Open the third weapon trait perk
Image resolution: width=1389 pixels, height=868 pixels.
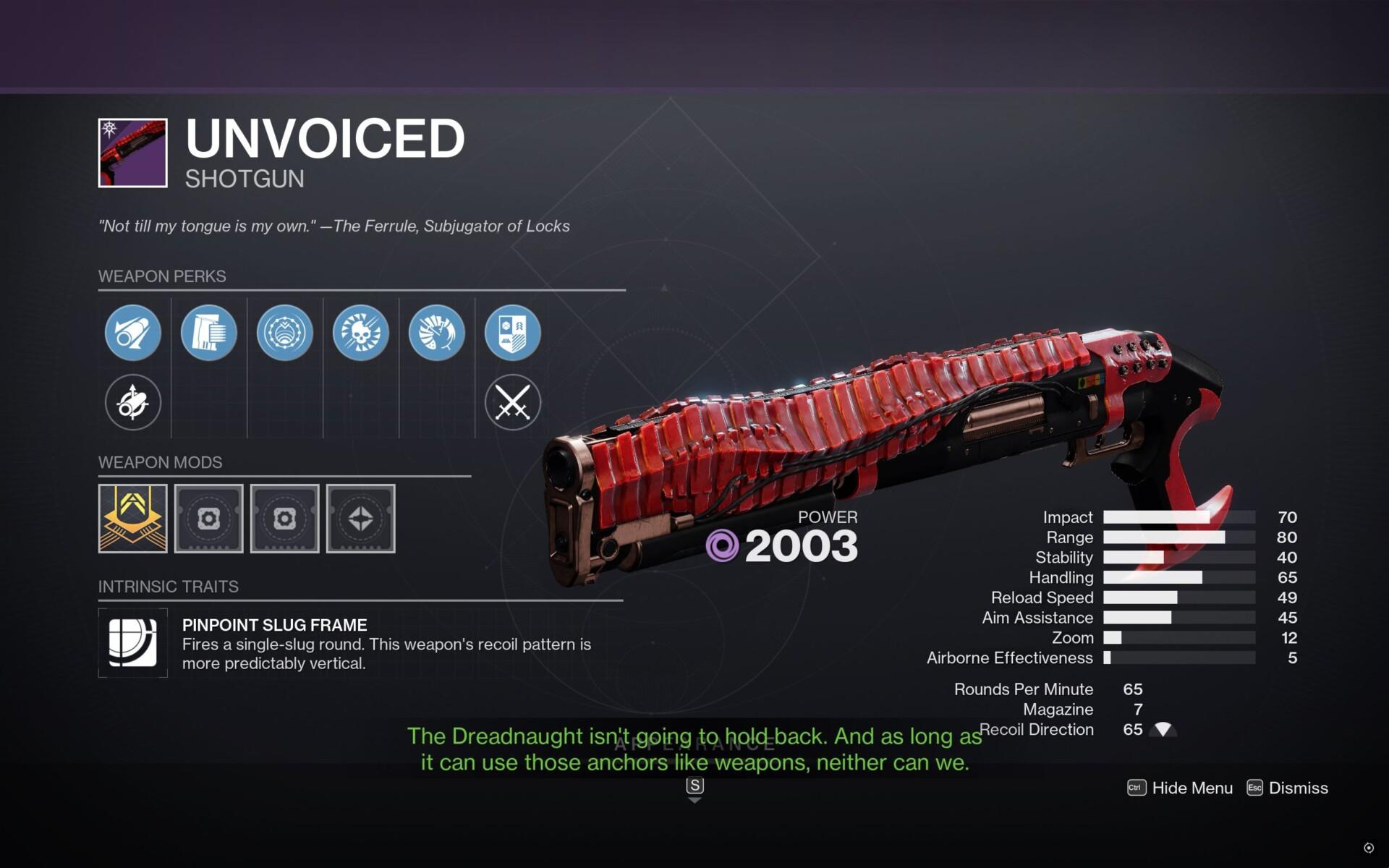point(285,331)
